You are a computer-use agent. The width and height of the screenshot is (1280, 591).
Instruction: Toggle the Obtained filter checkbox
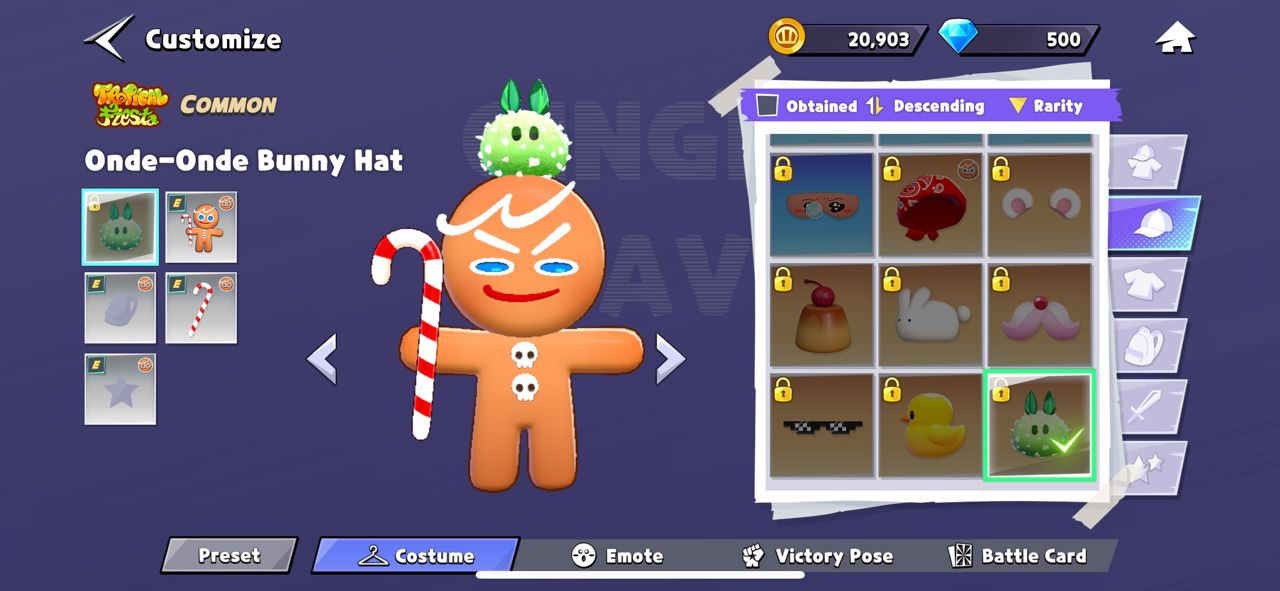coord(767,106)
